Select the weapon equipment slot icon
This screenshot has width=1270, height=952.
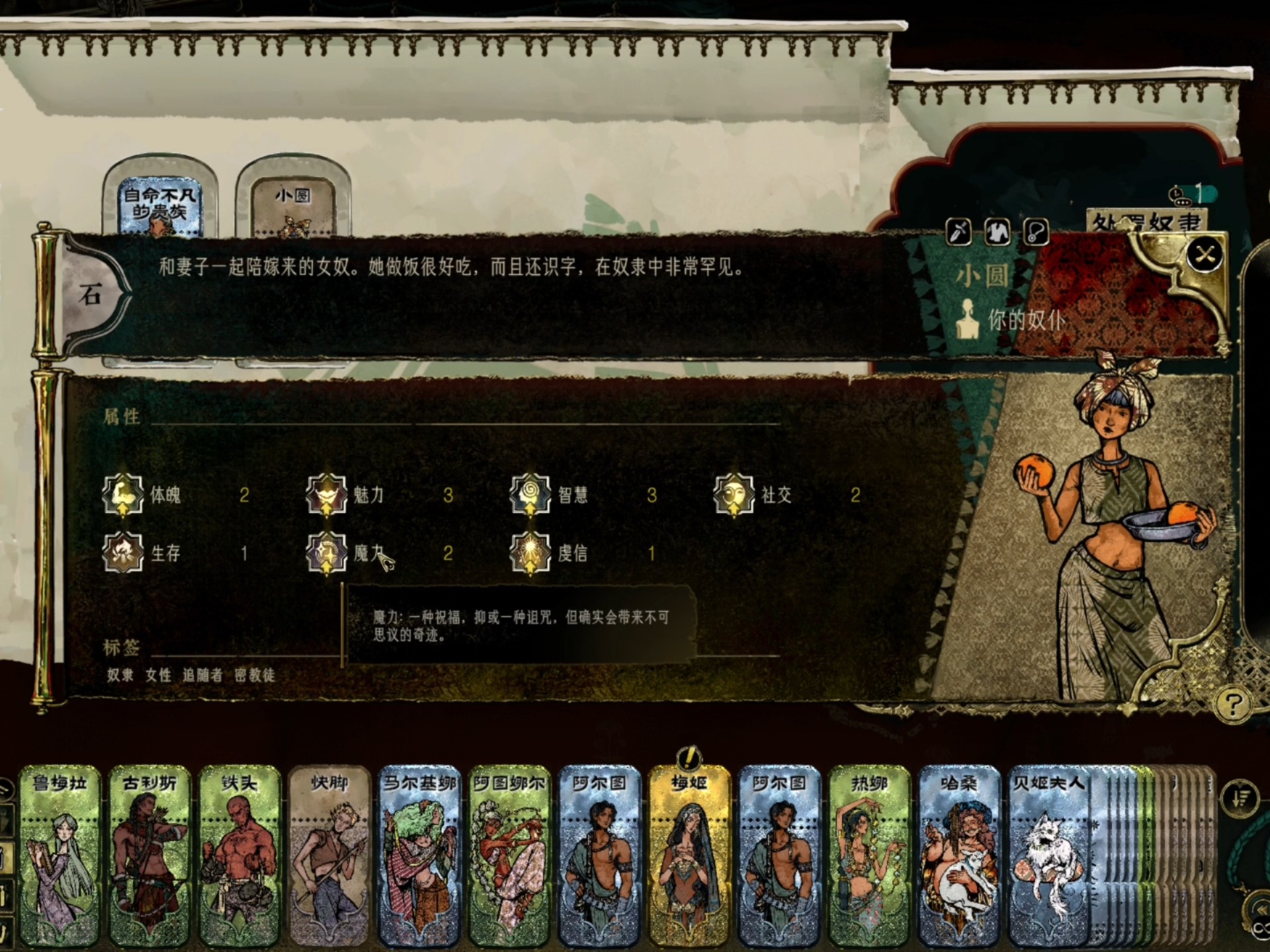coord(959,232)
